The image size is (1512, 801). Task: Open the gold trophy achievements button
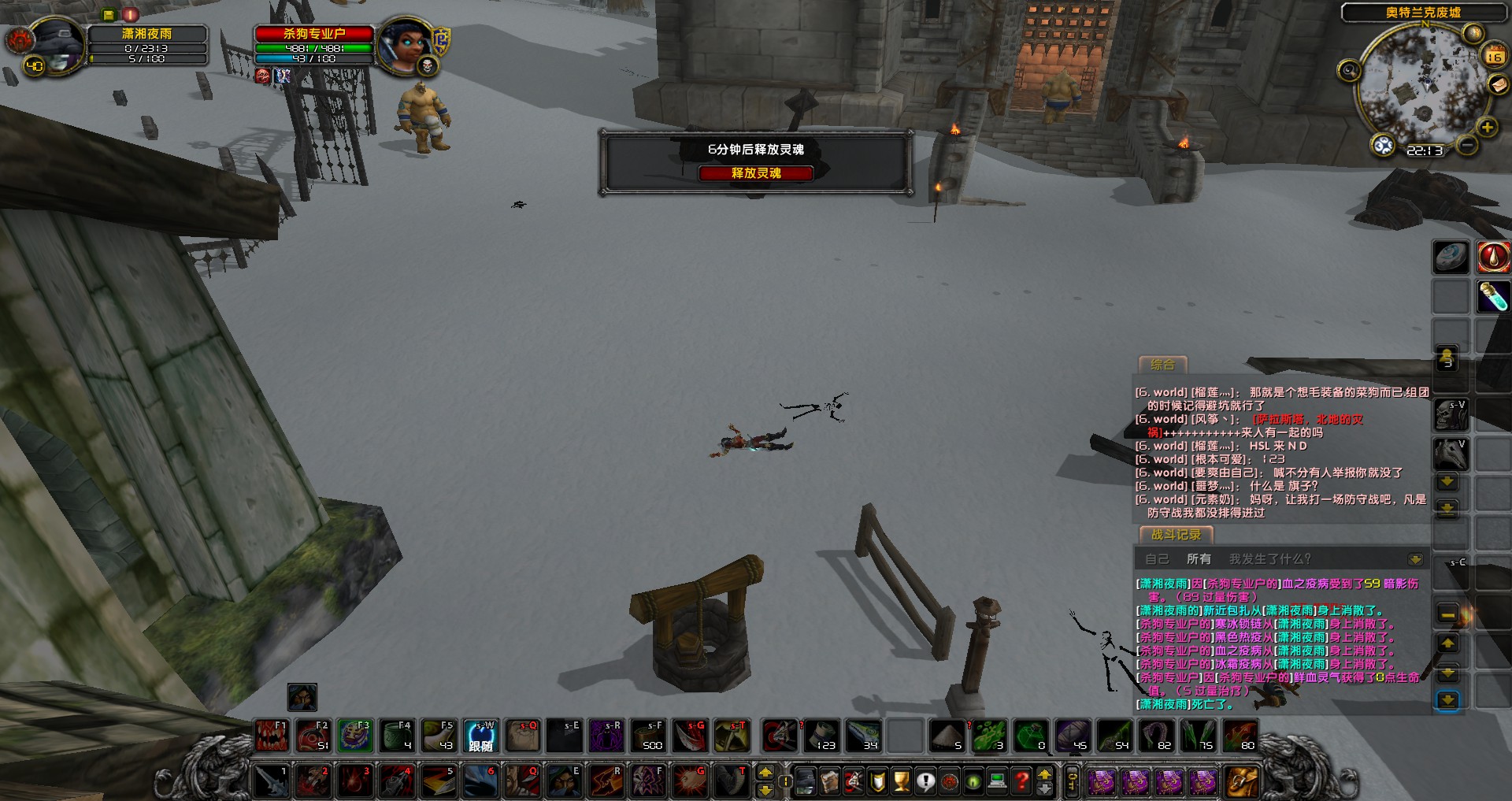point(902,781)
